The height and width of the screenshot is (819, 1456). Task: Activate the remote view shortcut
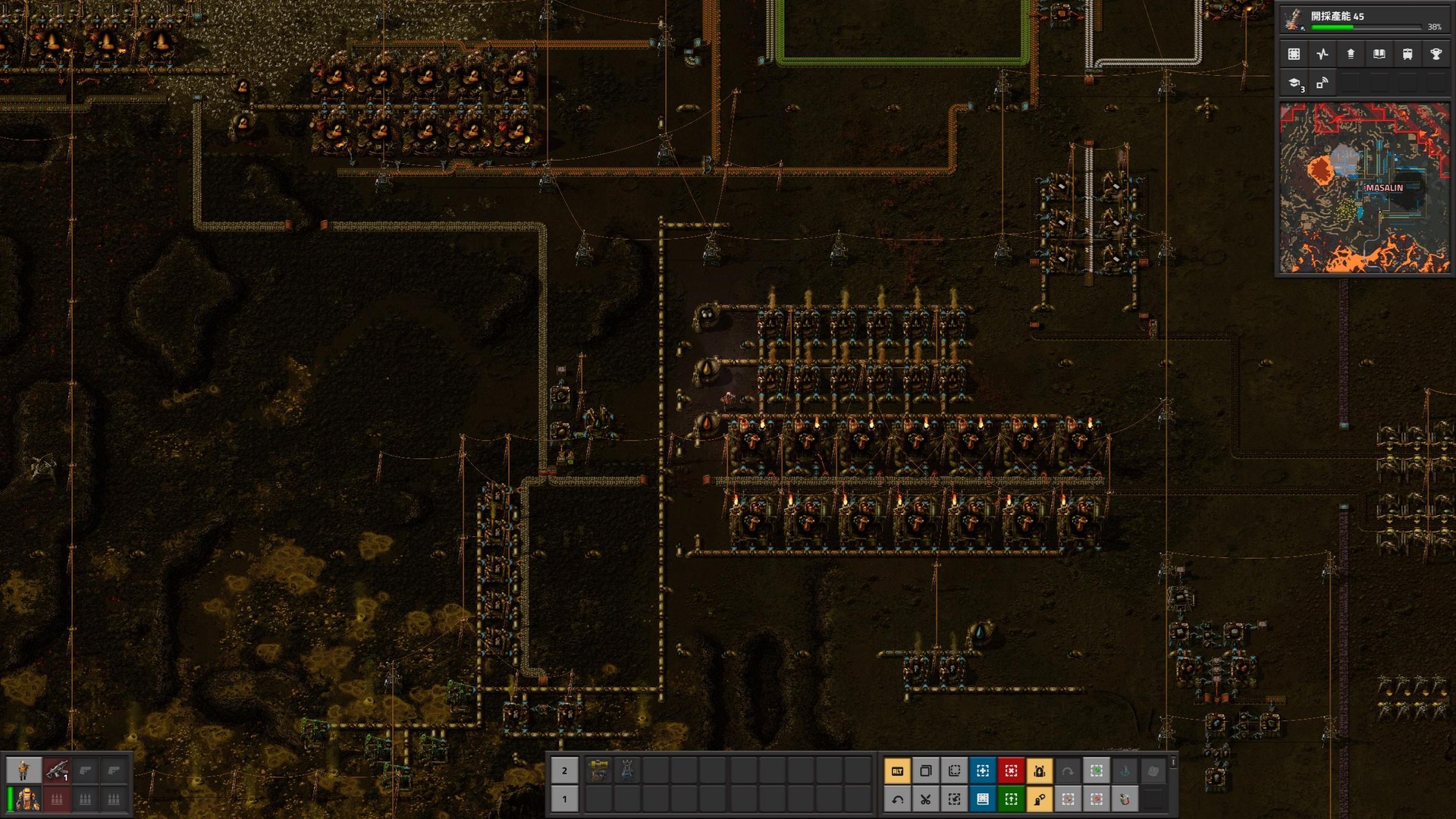coord(1321,82)
